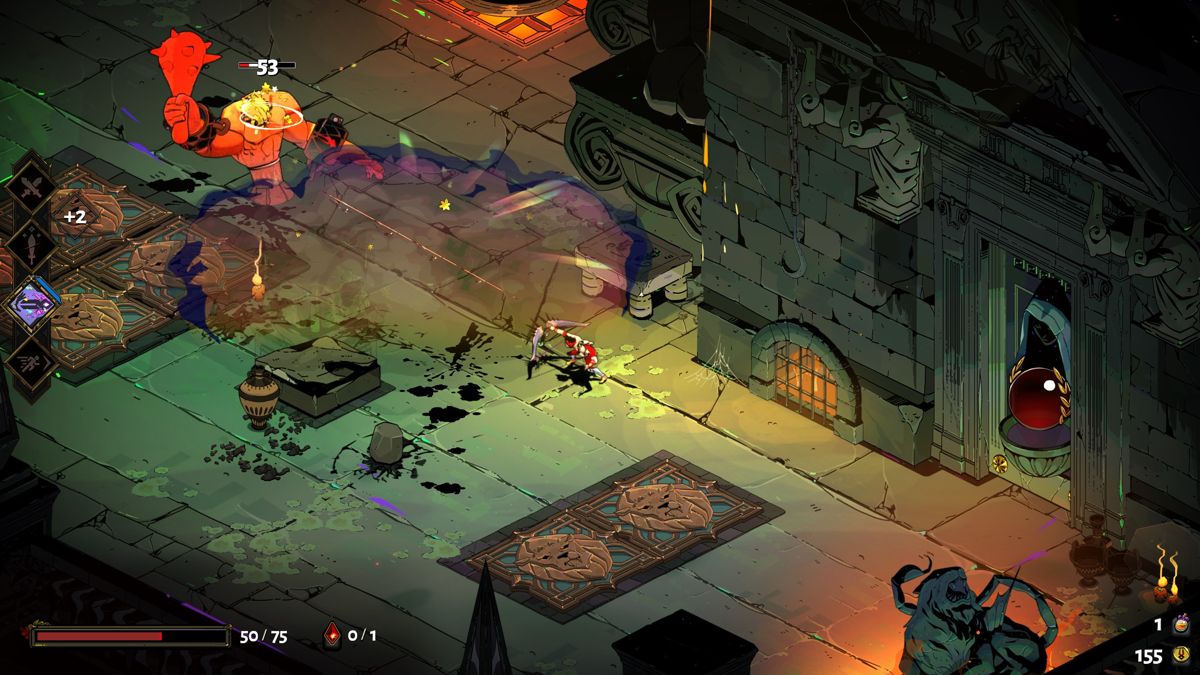Click the red bloodstone cast ammo icon
Screen dimensions: 1200x675
pos(332,634)
